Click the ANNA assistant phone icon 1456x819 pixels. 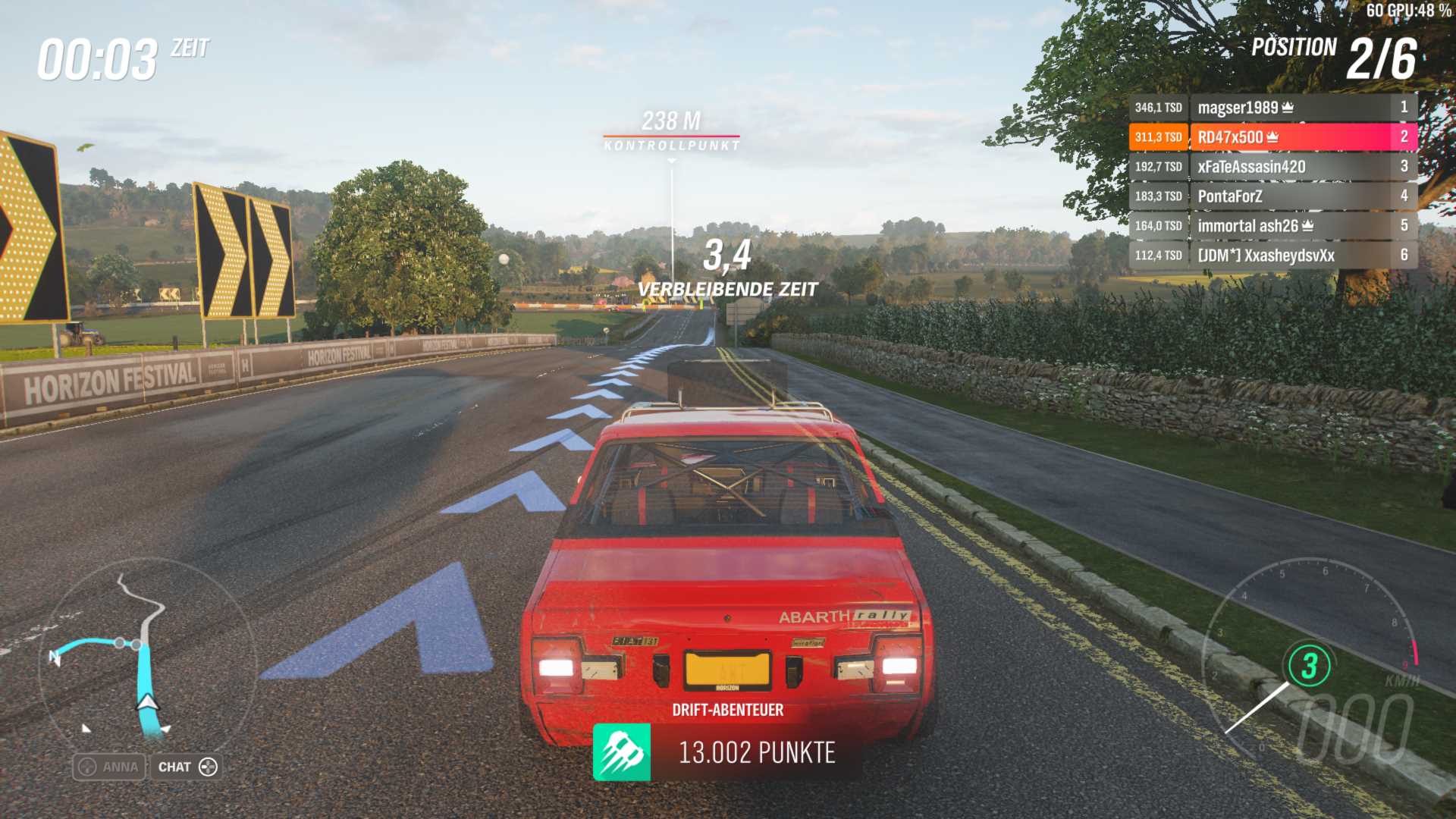(88, 767)
